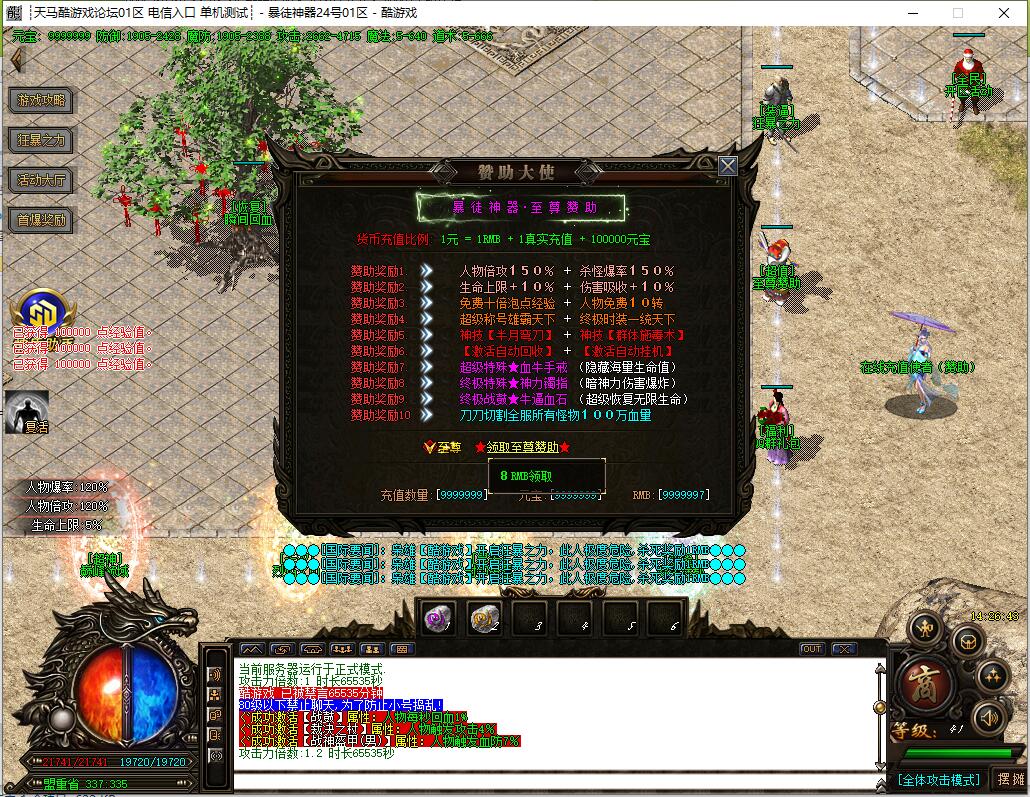Open the 活动大厅 activity hall

[x=42, y=180]
